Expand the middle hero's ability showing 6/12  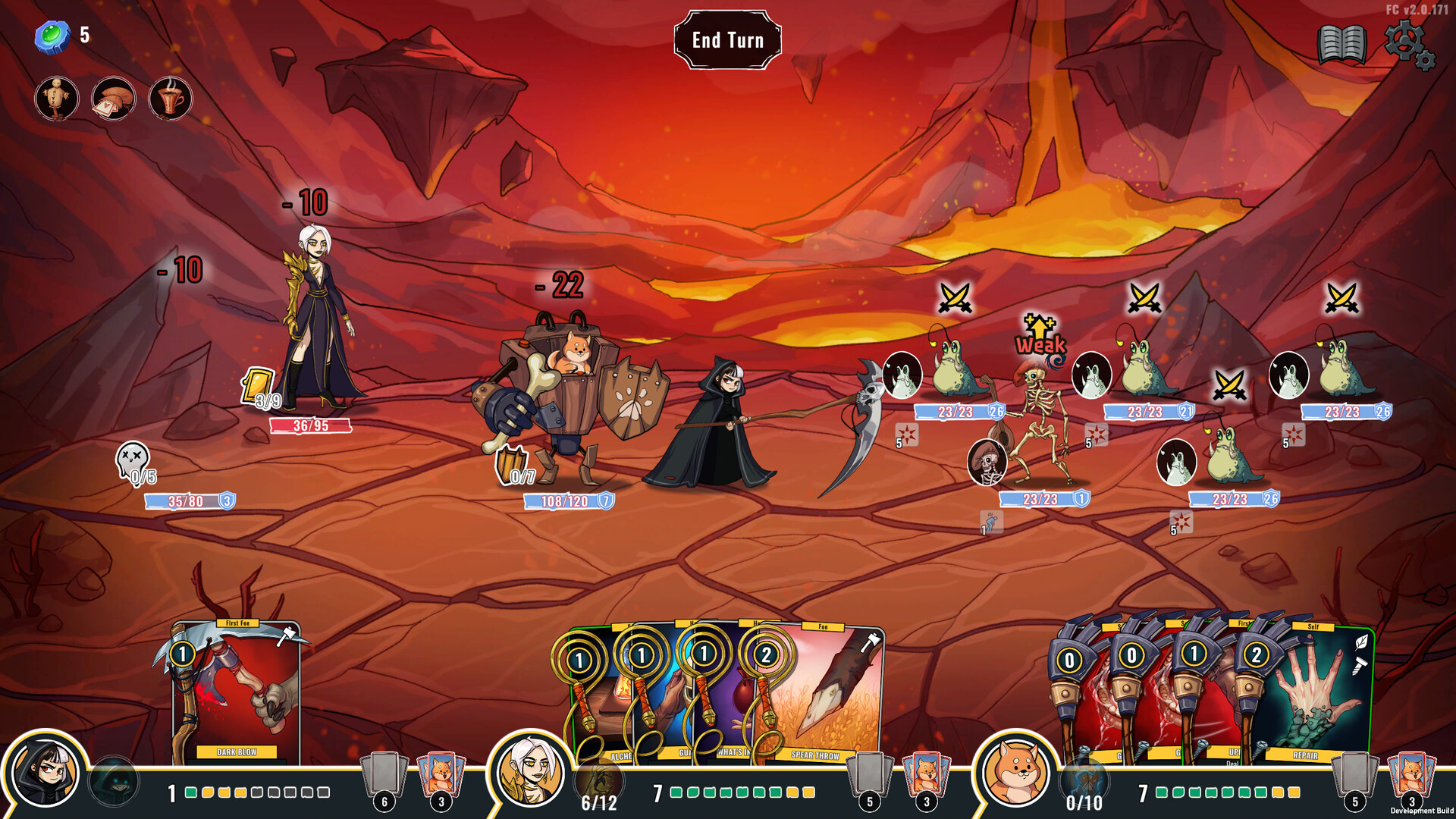click(598, 779)
